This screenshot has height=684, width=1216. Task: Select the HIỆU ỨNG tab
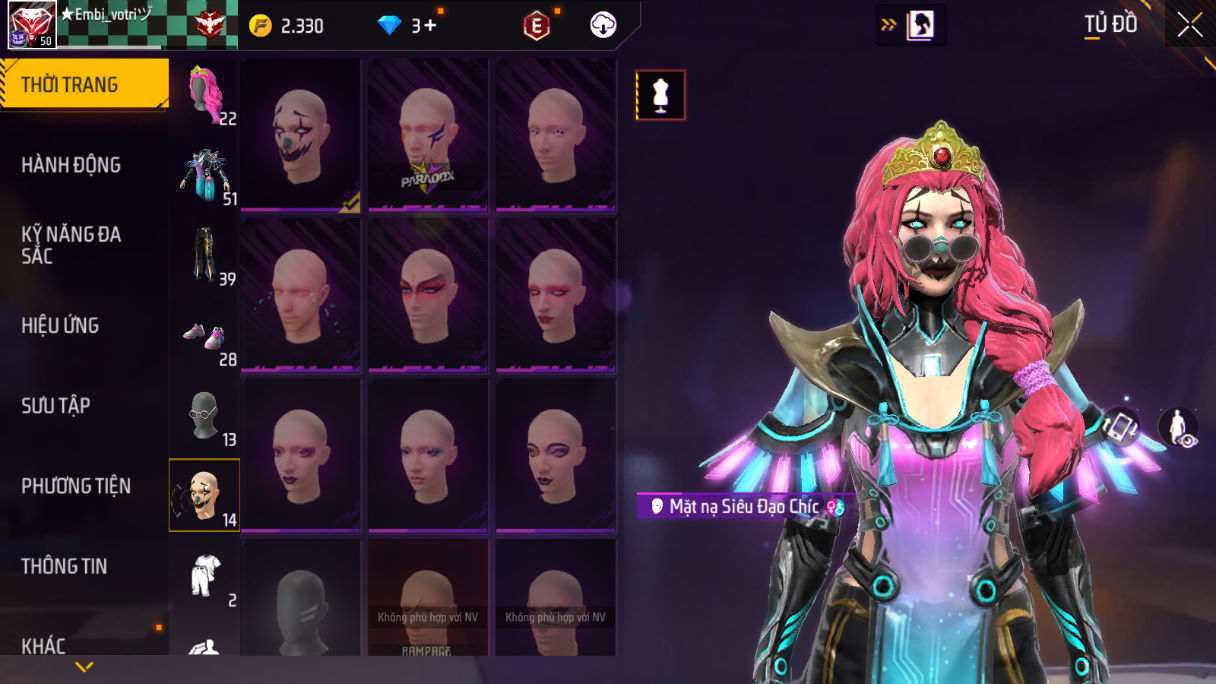click(60, 325)
